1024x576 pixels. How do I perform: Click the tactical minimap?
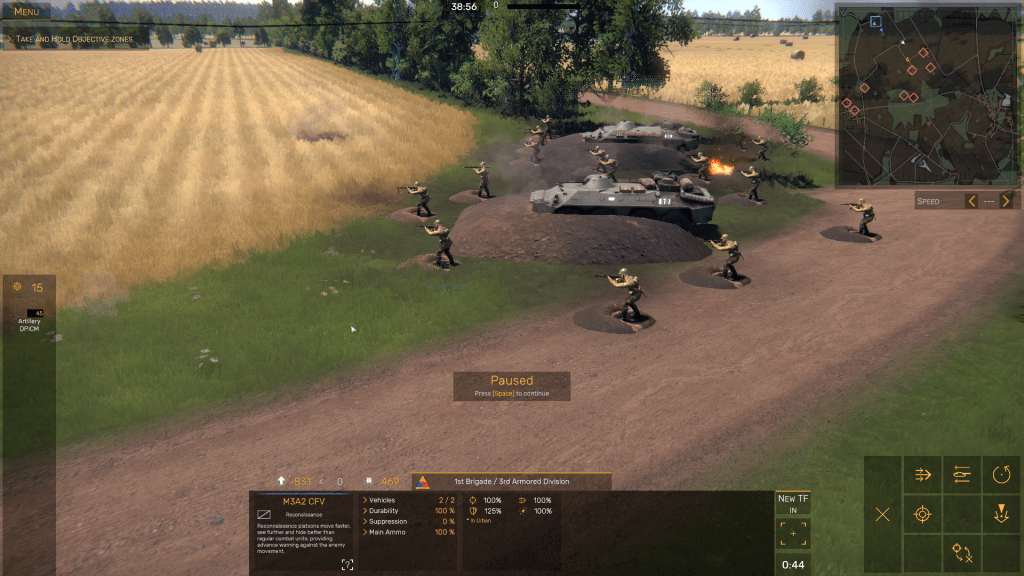point(927,95)
